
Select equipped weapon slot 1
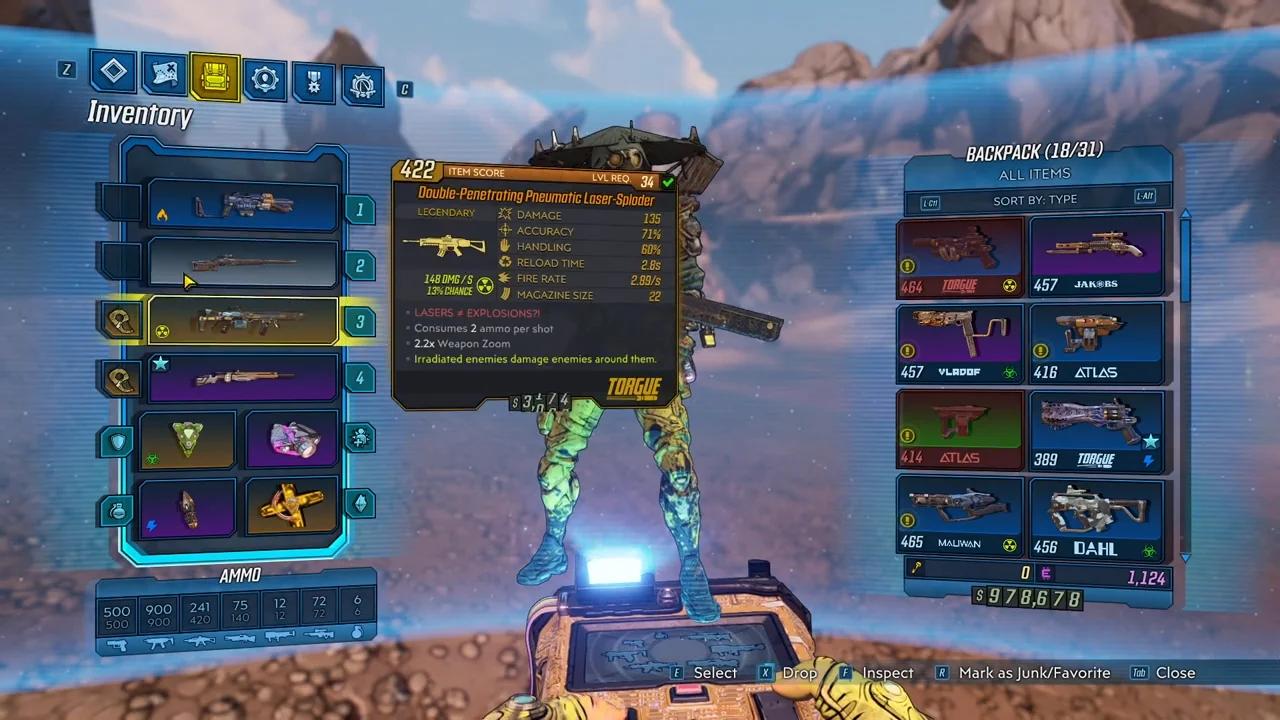[243, 207]
